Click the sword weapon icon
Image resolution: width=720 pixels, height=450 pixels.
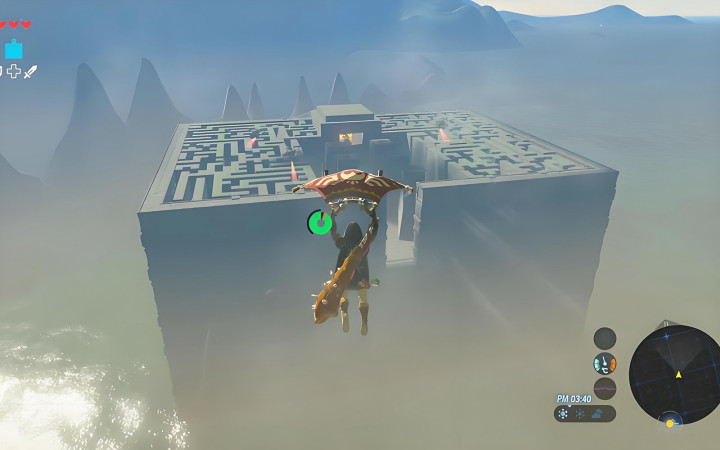[x=31, y=72]
